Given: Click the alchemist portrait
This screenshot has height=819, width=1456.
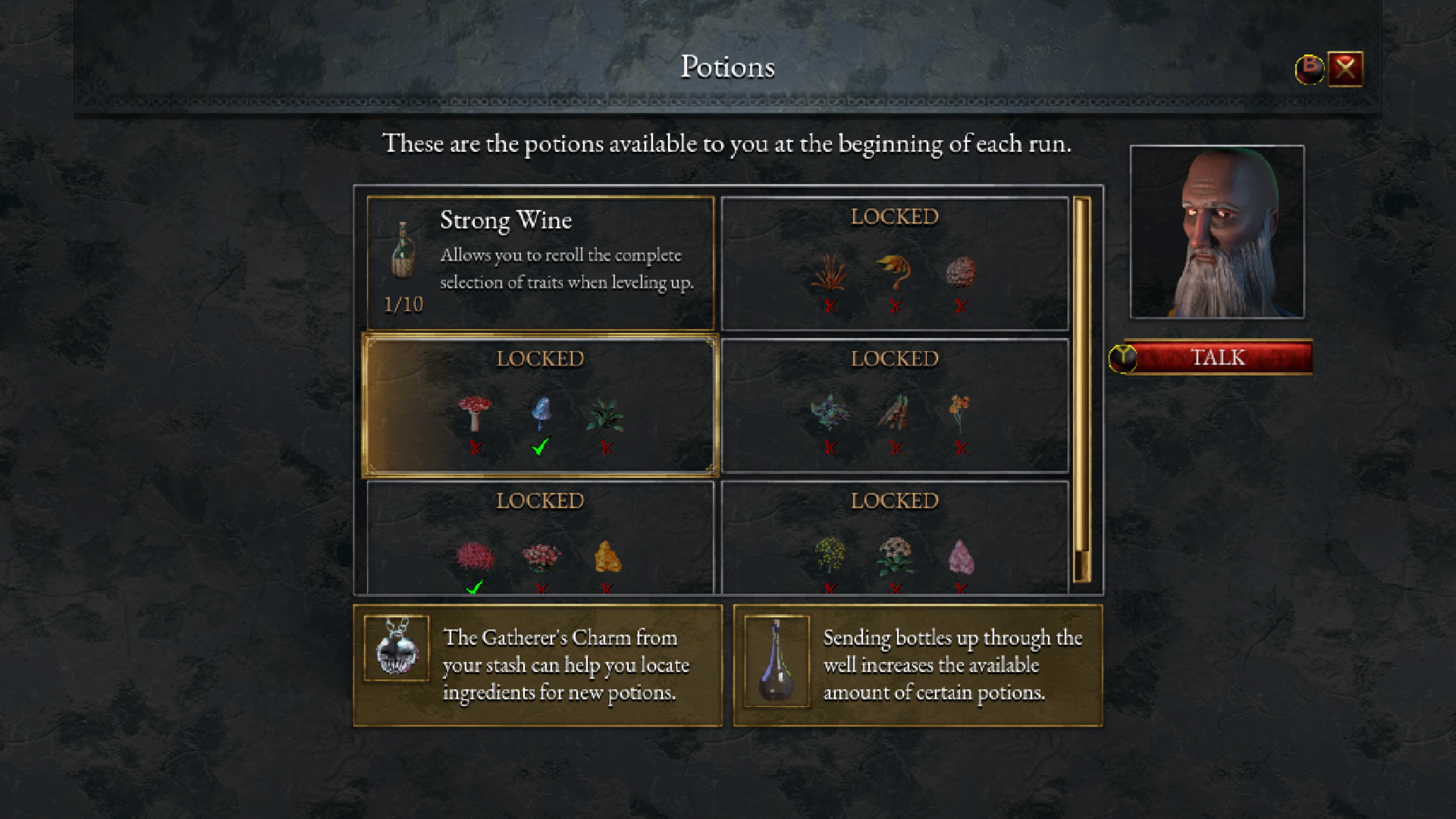Looking at the screenshot, I should pos(1217,232).
